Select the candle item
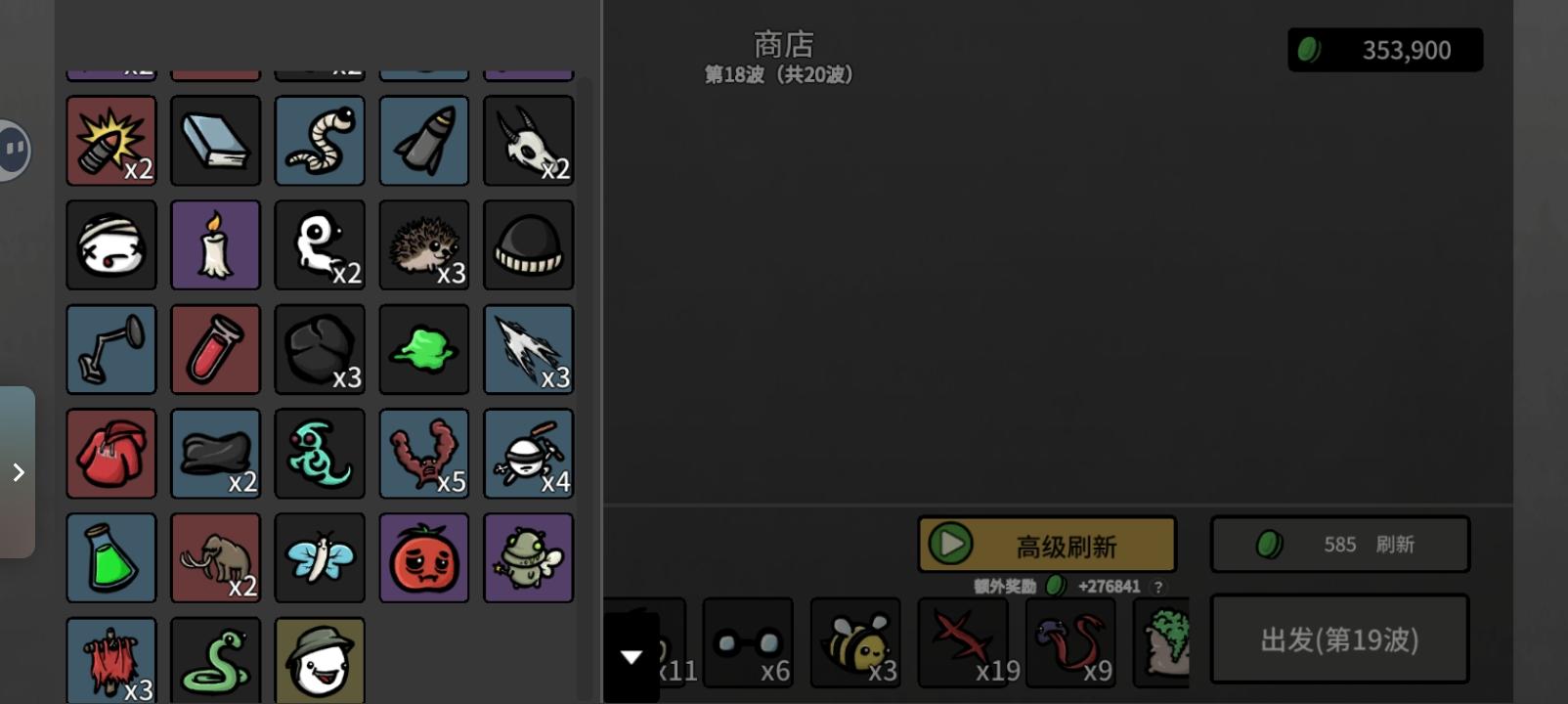 click(215, 244)
